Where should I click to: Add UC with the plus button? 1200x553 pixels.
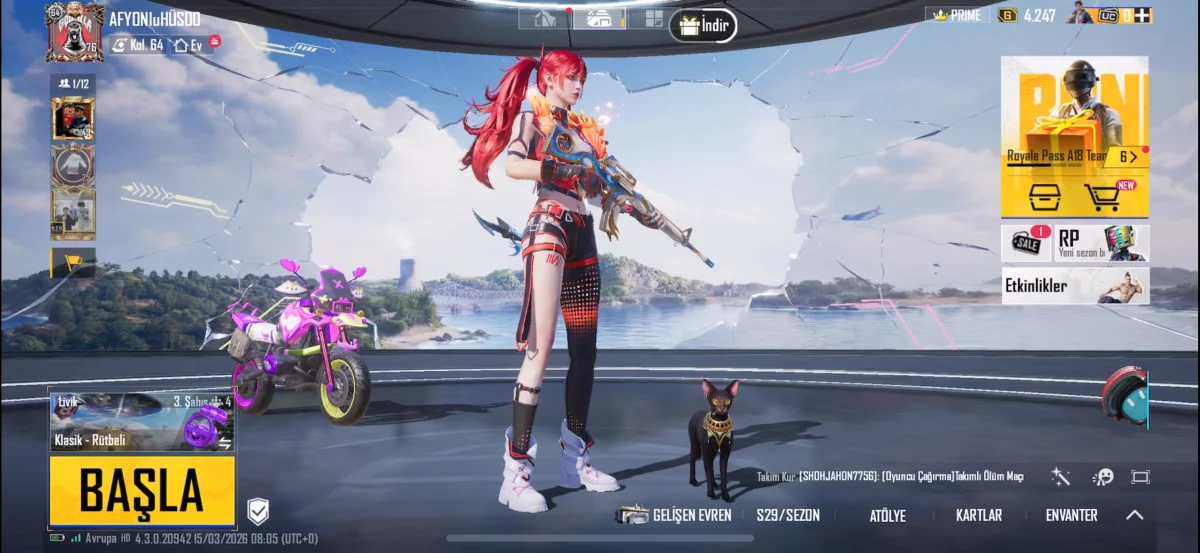click(1142, 15)
